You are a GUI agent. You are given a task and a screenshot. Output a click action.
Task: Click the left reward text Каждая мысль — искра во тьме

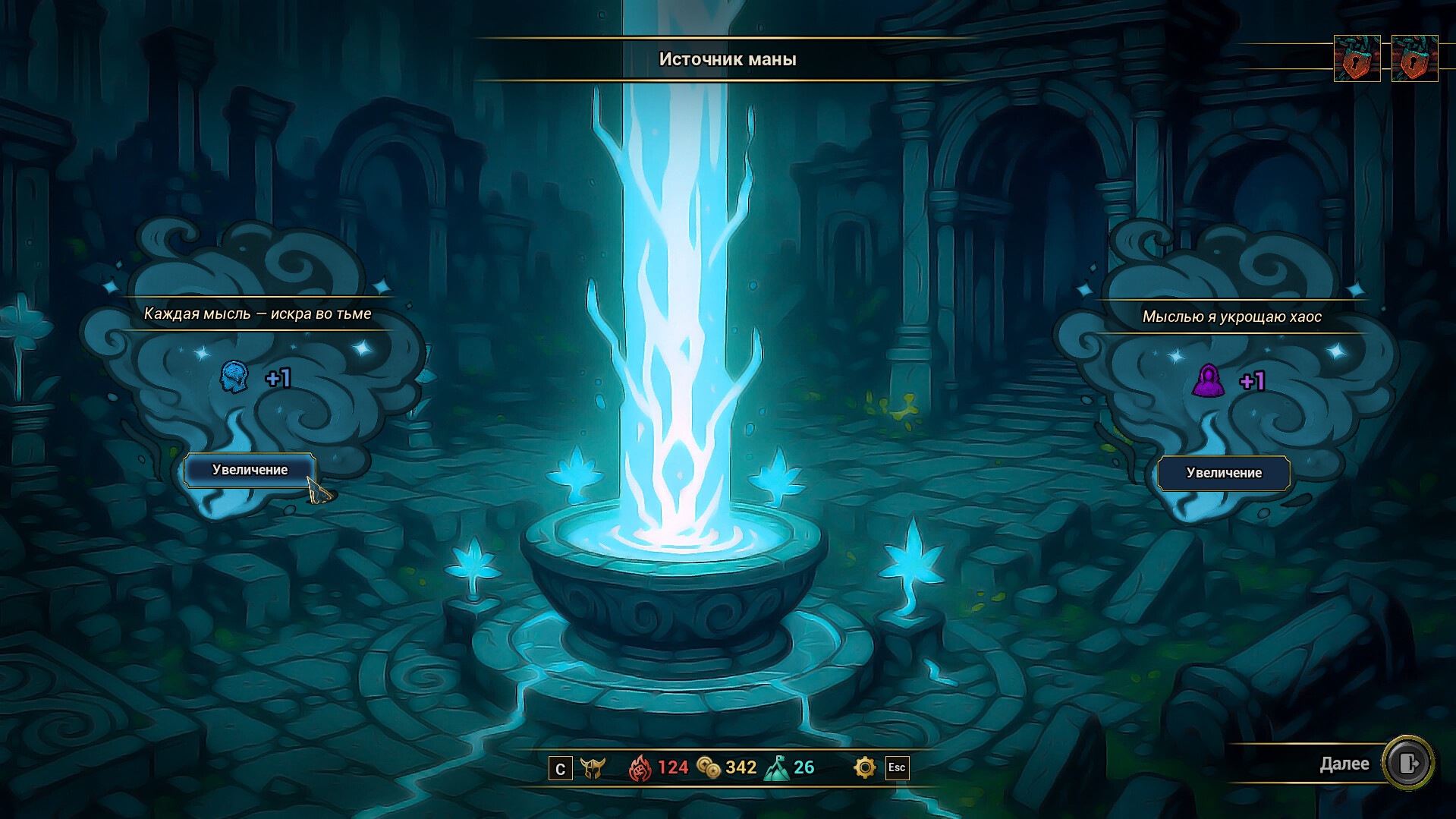259,313
